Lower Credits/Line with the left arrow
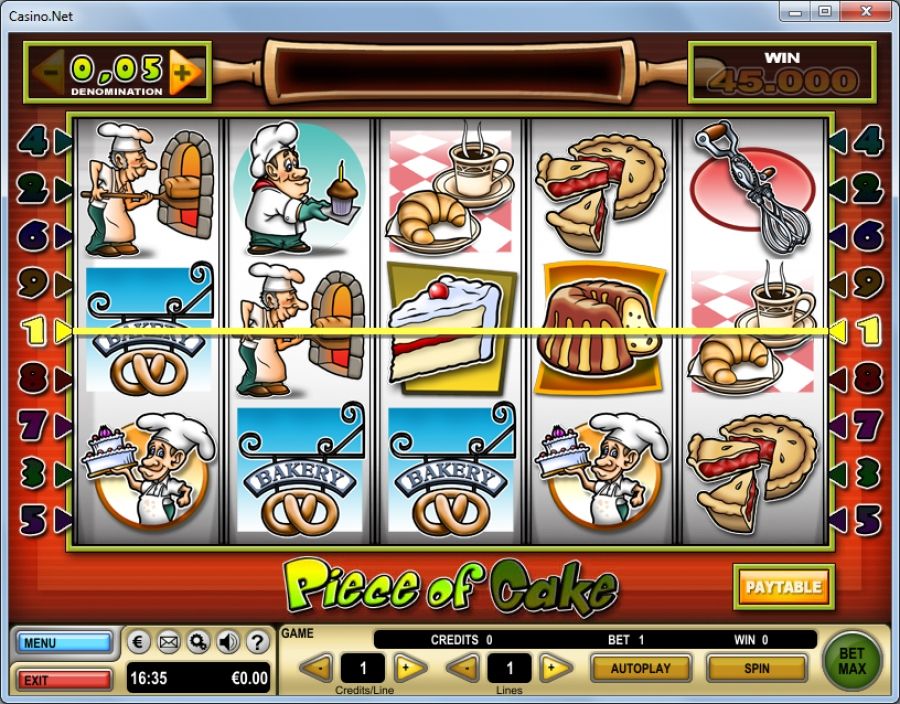Screen dimensions: 900x704 point(316,667)
